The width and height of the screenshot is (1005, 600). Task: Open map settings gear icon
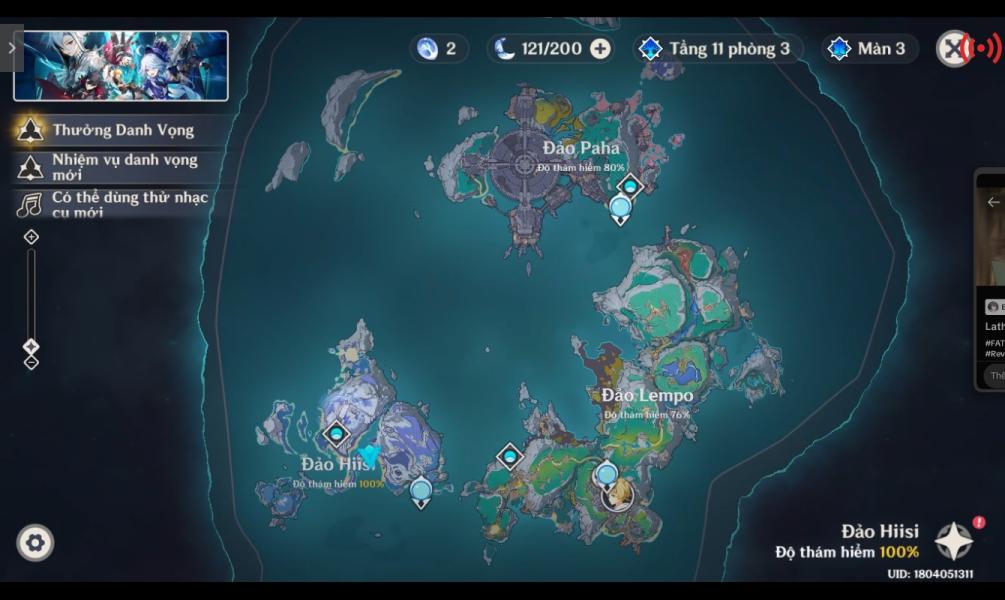pos(35,543)
